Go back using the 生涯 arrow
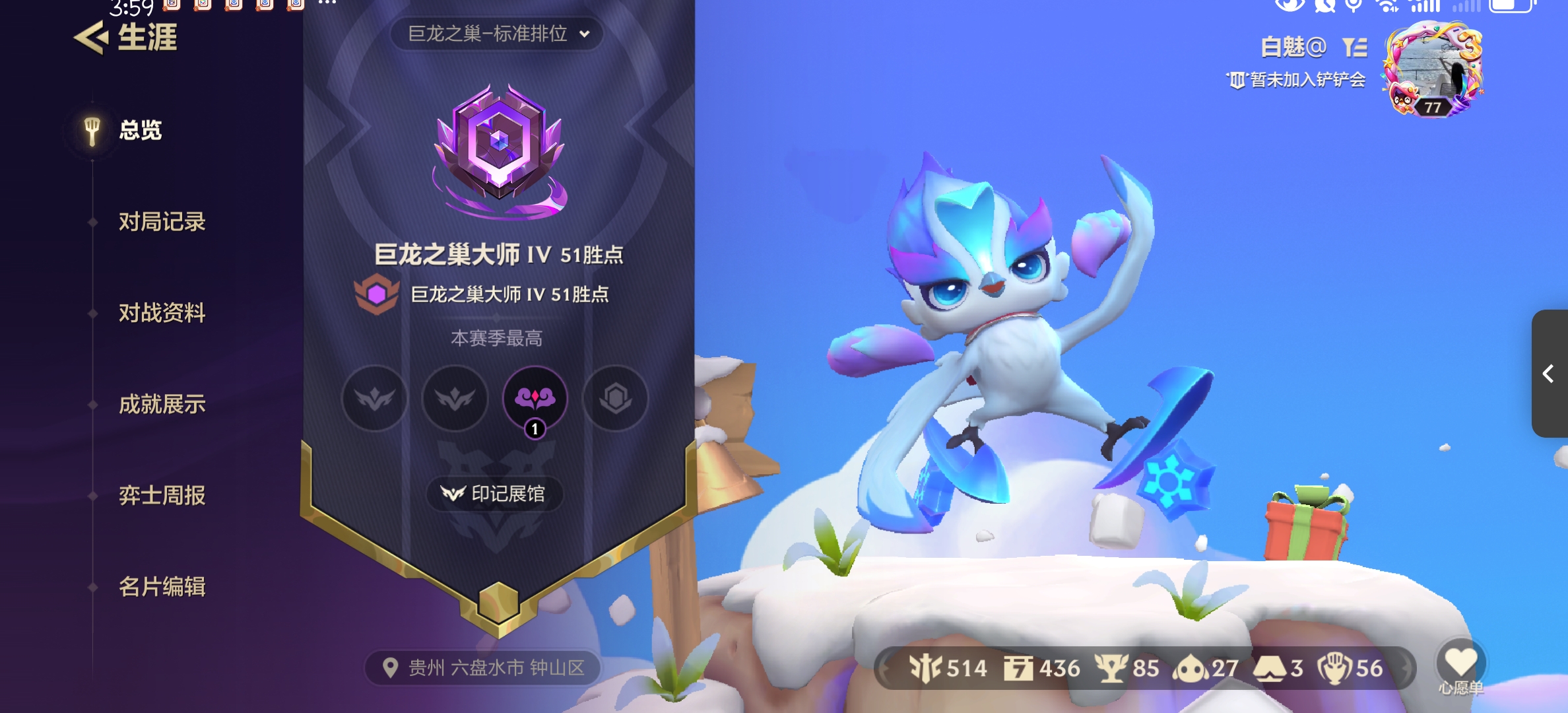Image resolution: width=1568 pixels, height=713 pixels. pyautogui.click(x=91, y=38)
